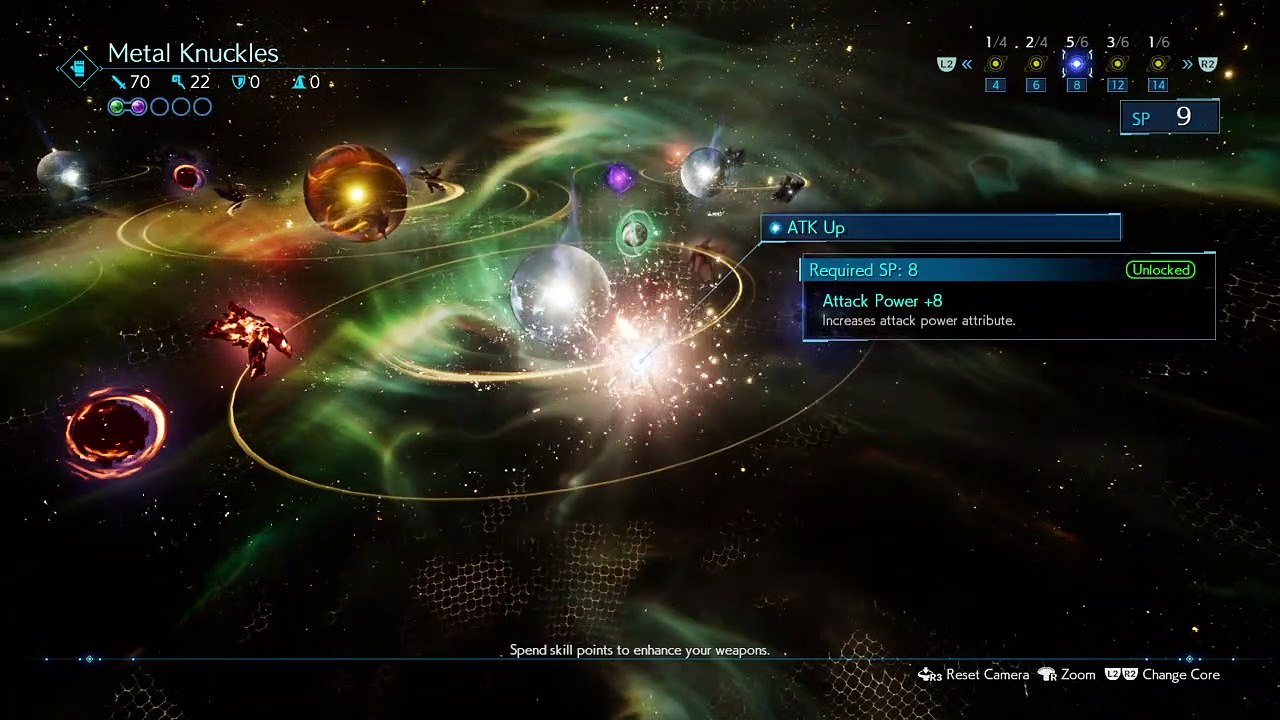Click the Unlocked status badge
Image resolution: width=1280 pixels, height=720 pixels.
coord(1160,270)
